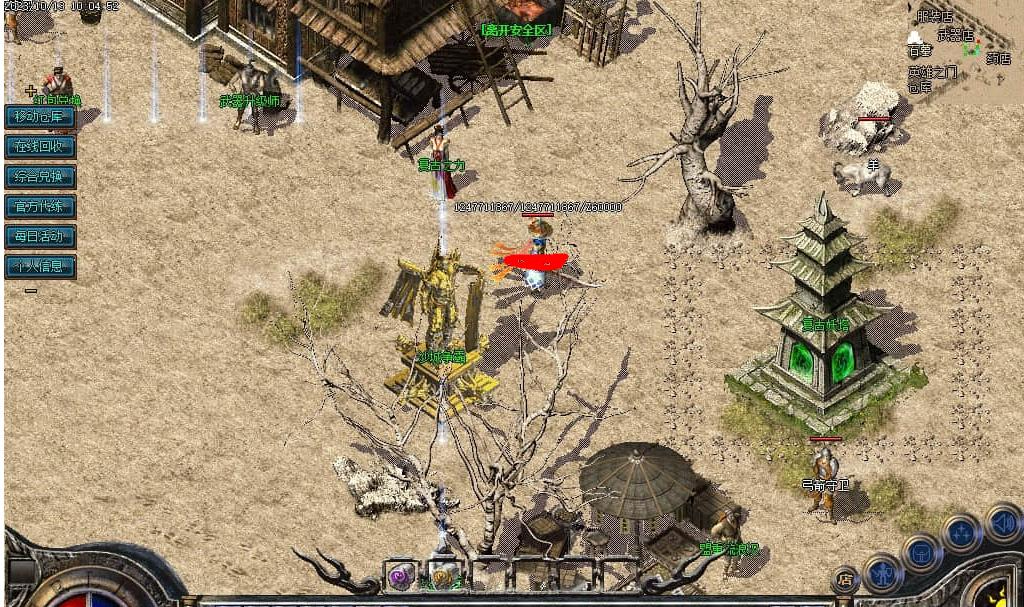Select the purple swirl stone belt slot
Screen dimensions: 1024x607
click(401, 576)
